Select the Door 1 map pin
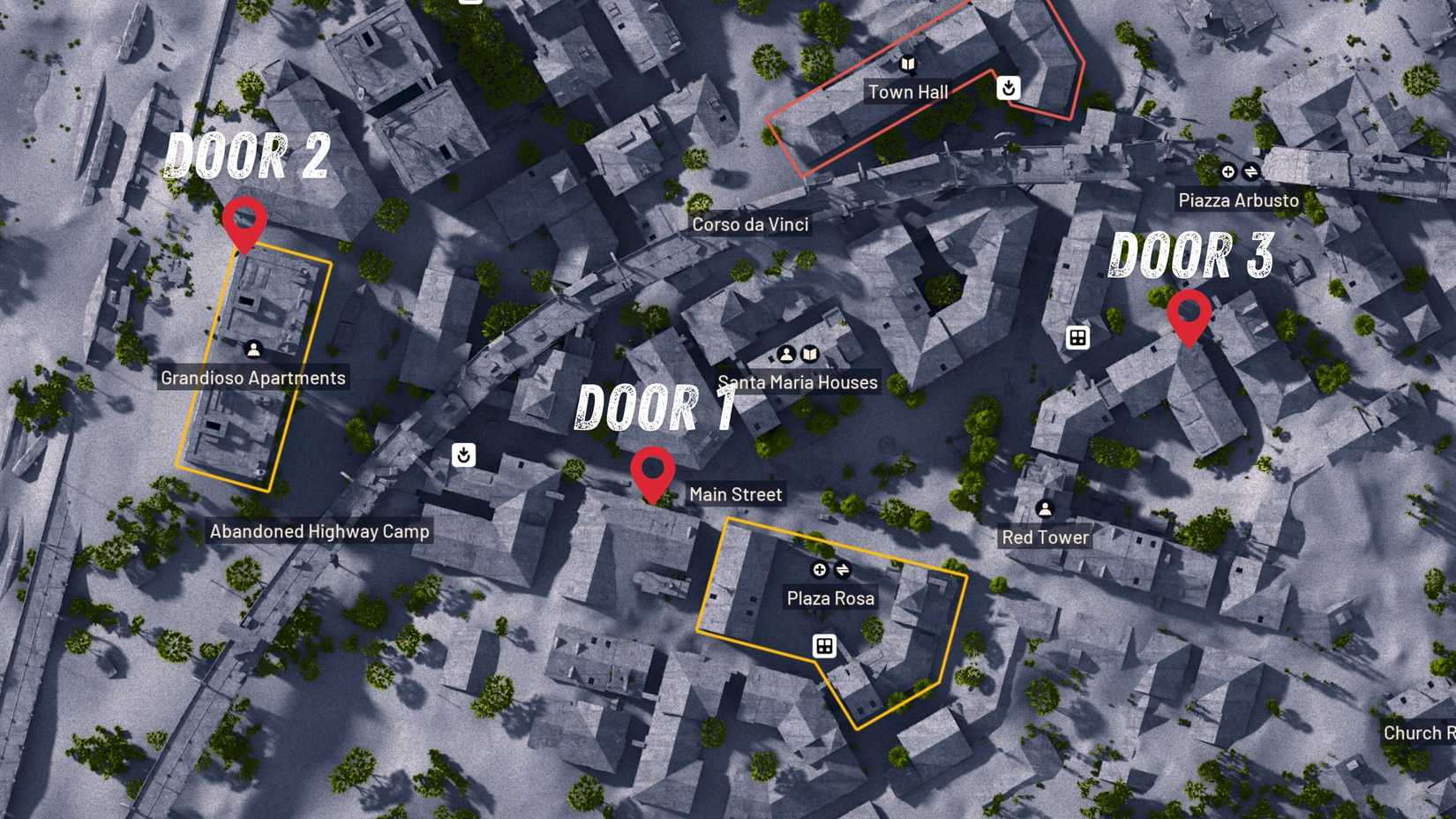 click(x=652, y=472)
